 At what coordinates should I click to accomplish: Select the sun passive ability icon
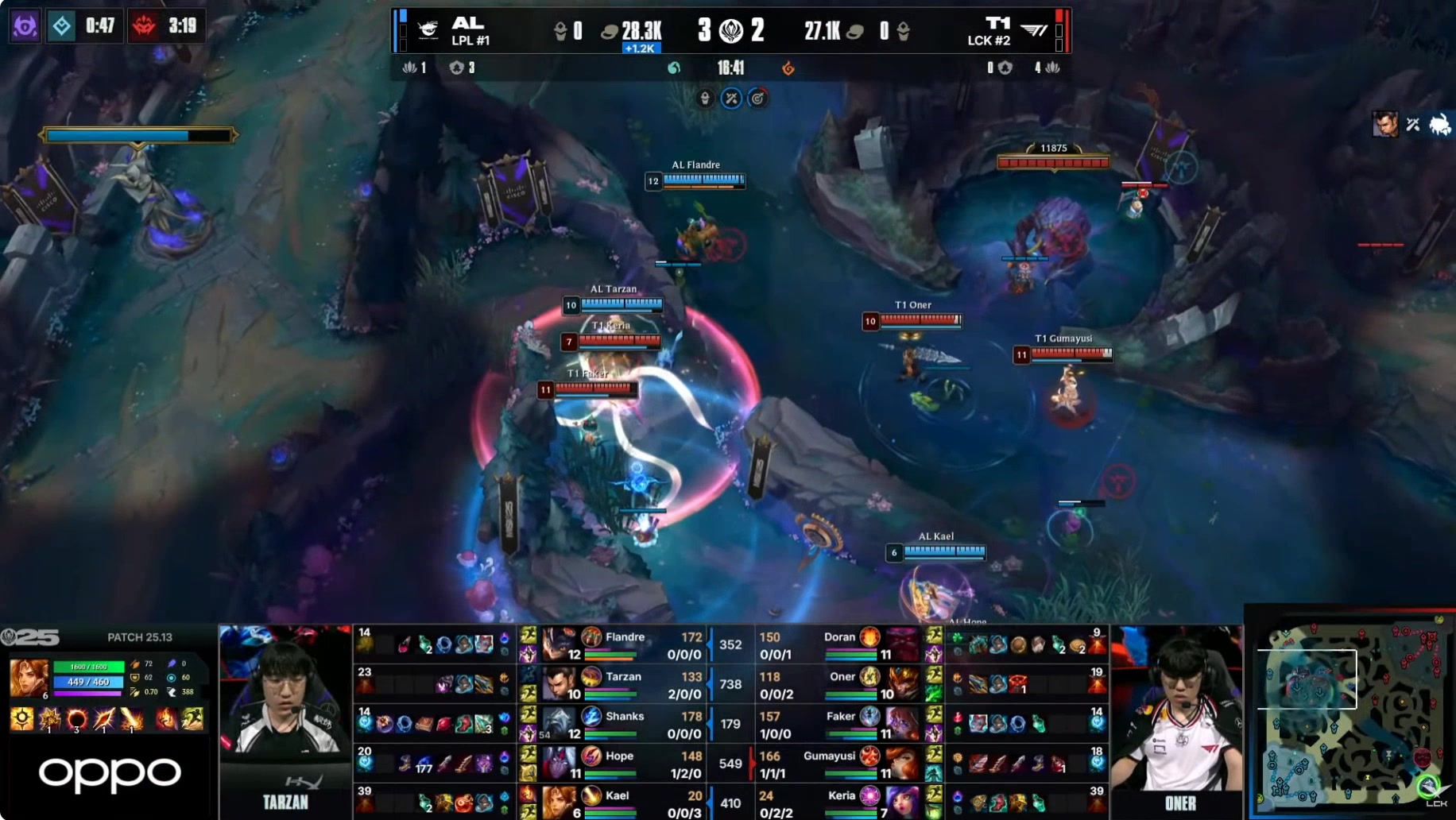coord(21,718)
